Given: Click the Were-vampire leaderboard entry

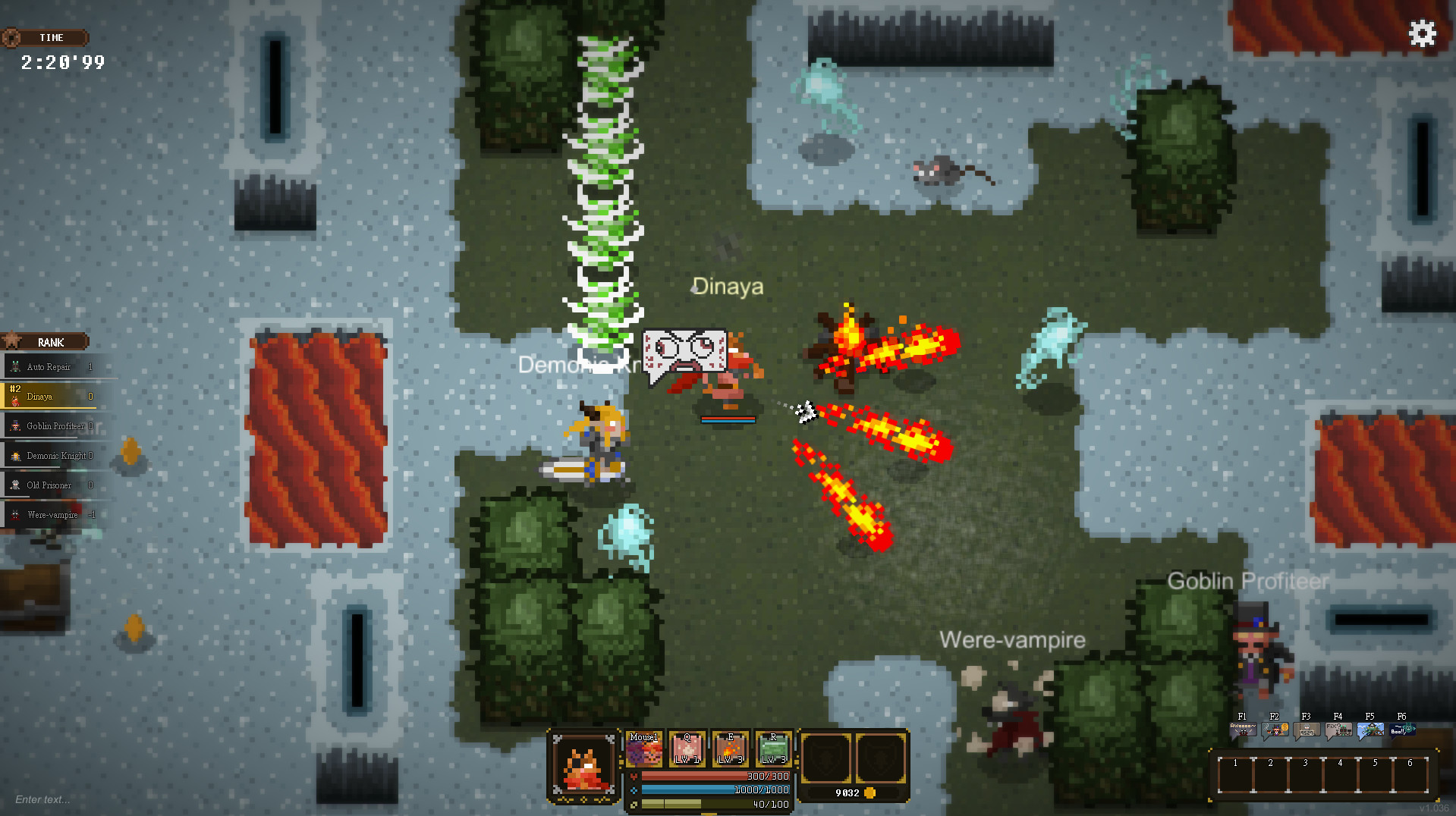Looking at the screenshot, I should coord(53,514).
